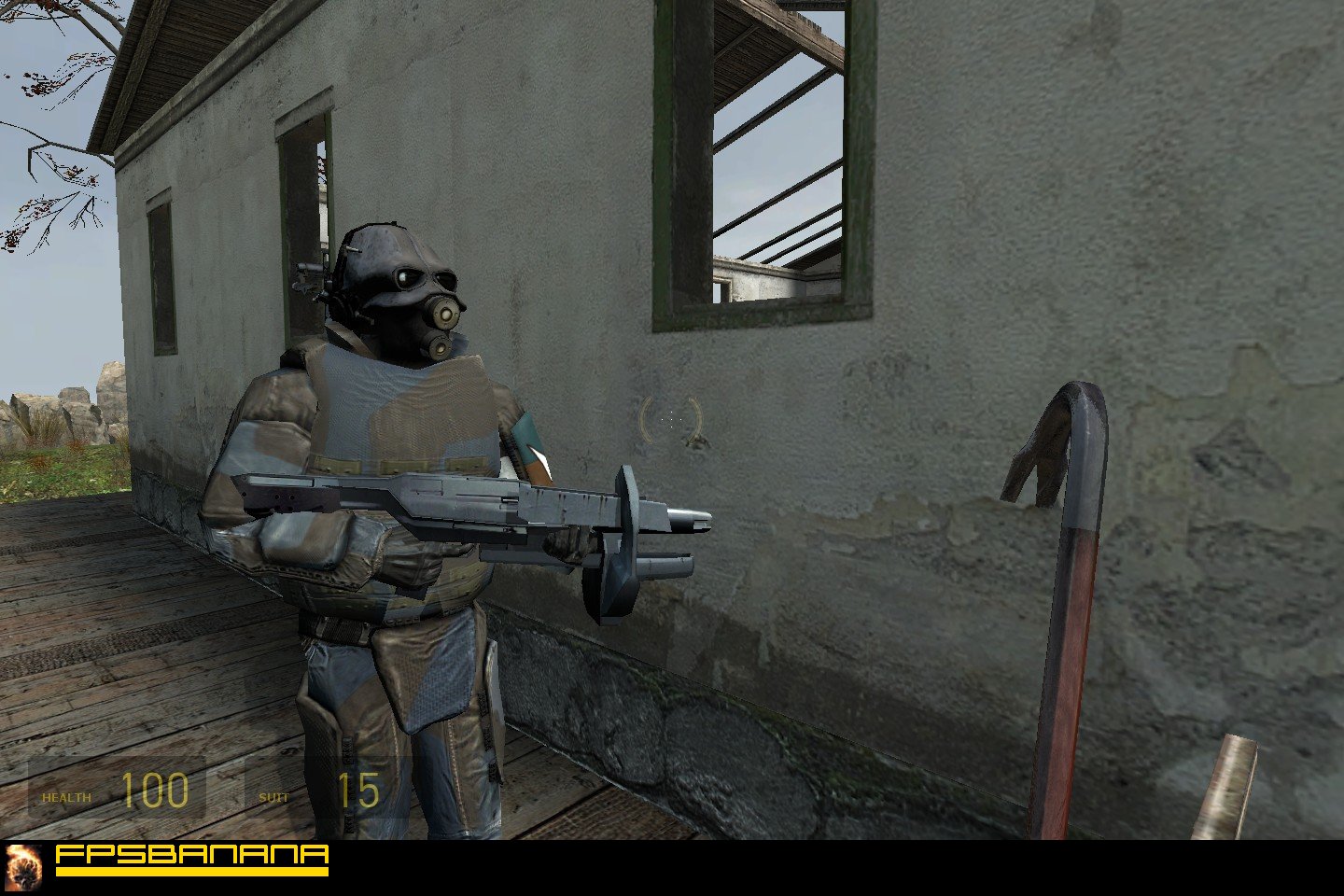Select the suit value reading 15
Screen dimensions: 1344x896
(359, 793)
